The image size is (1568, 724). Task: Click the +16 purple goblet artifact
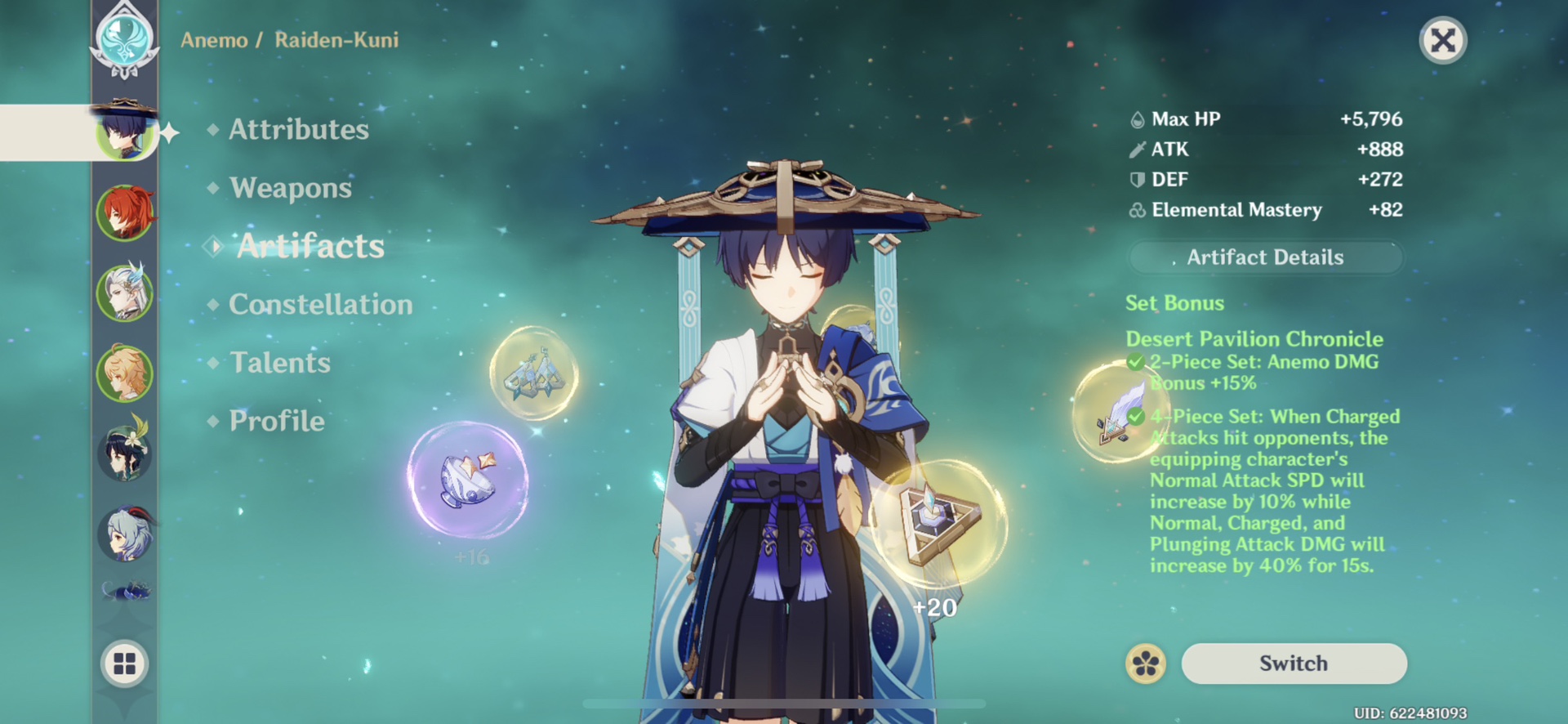(470, 482)
